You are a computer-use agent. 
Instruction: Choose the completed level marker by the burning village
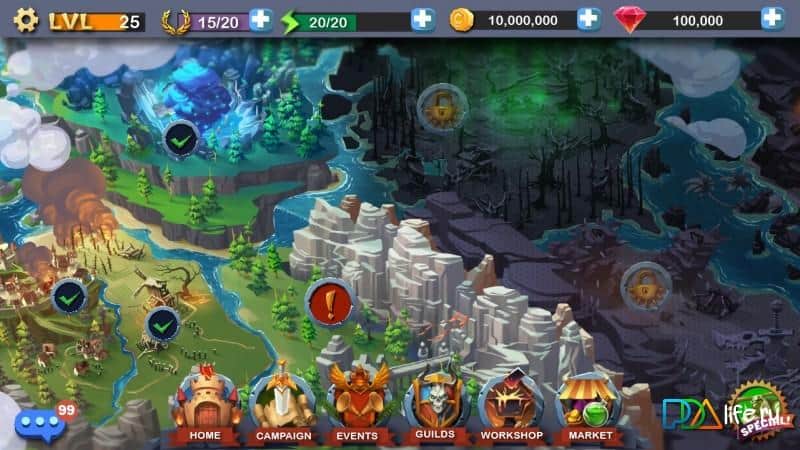tap(69, 297)
